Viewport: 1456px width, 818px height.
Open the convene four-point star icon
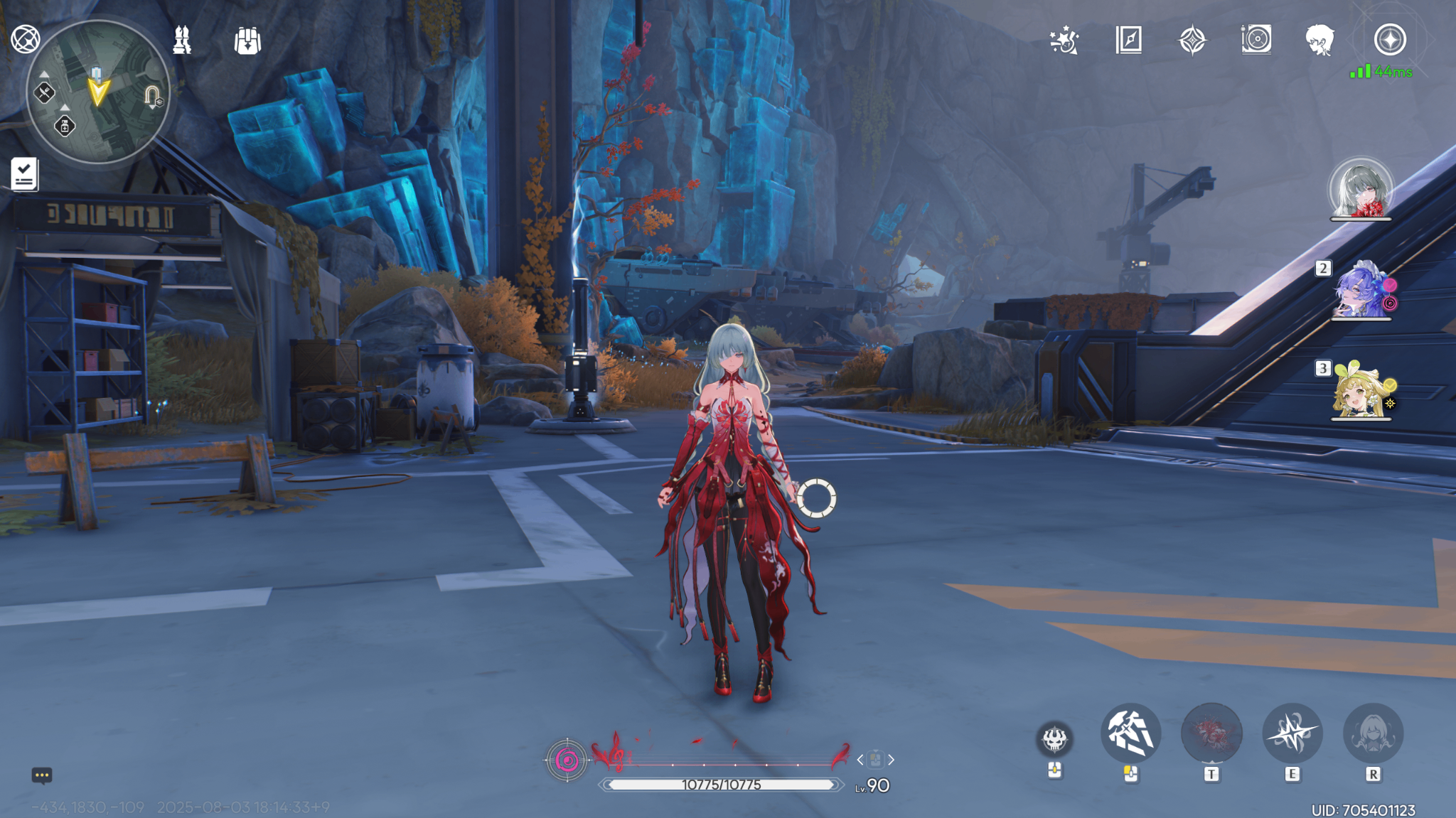click(x=1192, y=41)
